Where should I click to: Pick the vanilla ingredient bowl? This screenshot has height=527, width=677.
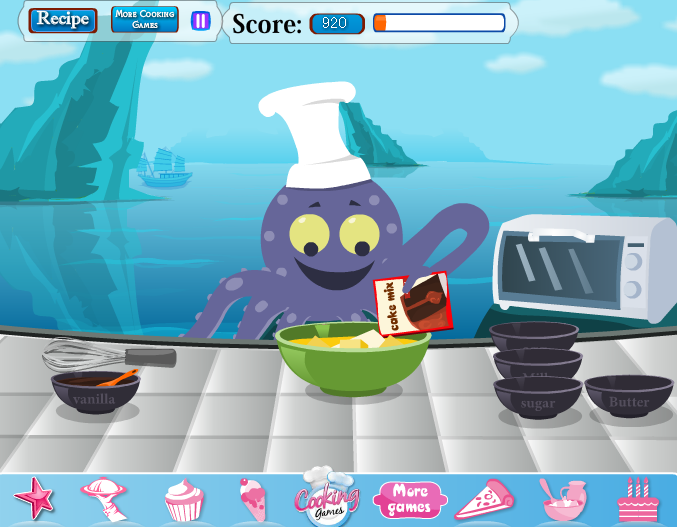95,395
